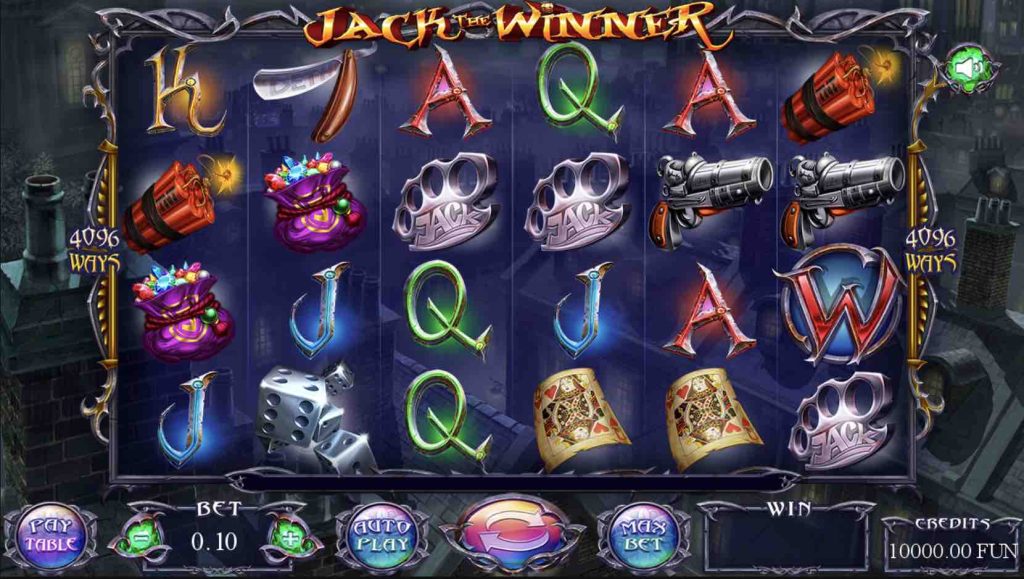Set the Max Bet
Image resolution: width=1024 pixels, height=579 pixels.
pos(644,537)
